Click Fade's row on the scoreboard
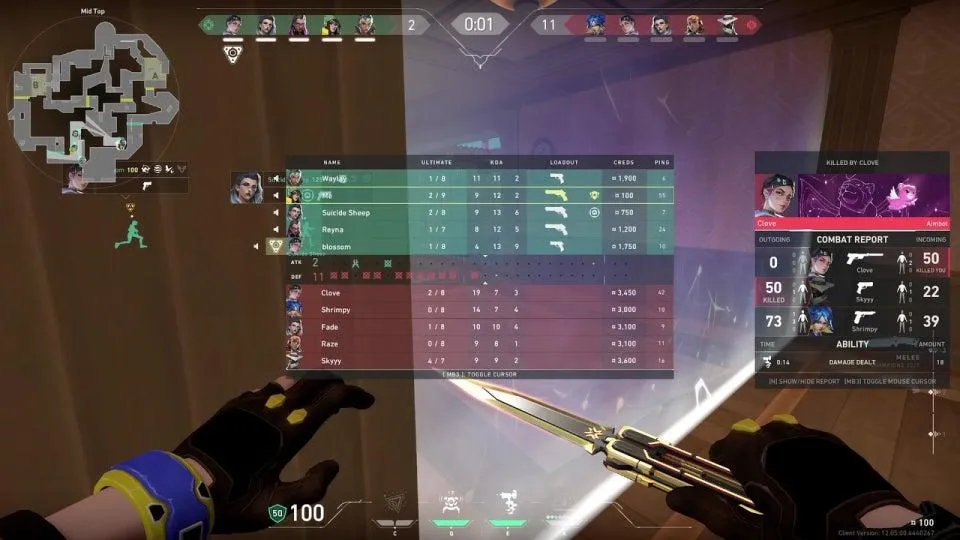The width and height of the screenshot is (960, 540). tap(480, 327)
